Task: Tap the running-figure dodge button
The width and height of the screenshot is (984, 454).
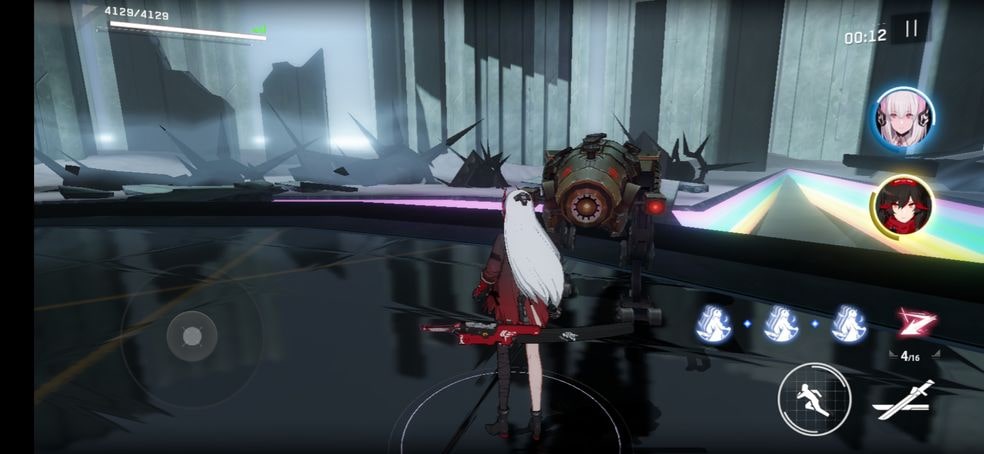Action: click(x=813, y=397)
